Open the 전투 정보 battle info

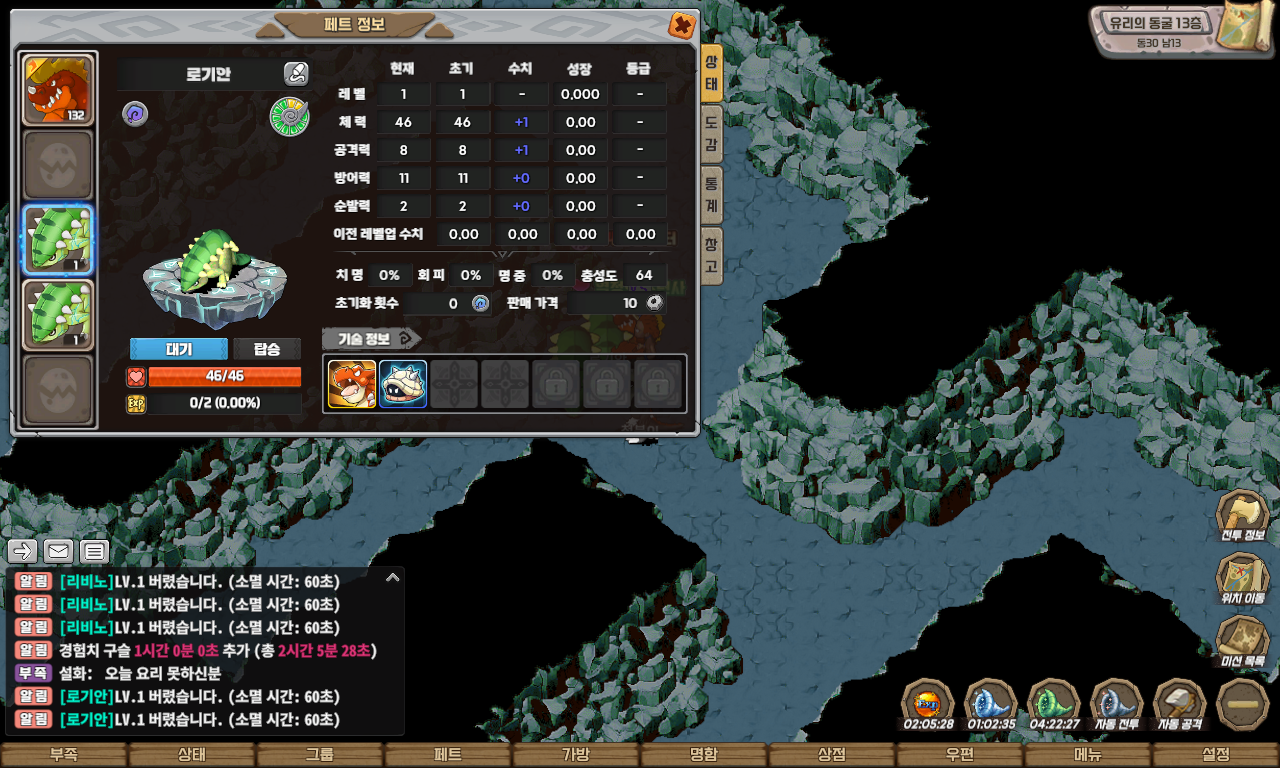(x=1242, y=515)
